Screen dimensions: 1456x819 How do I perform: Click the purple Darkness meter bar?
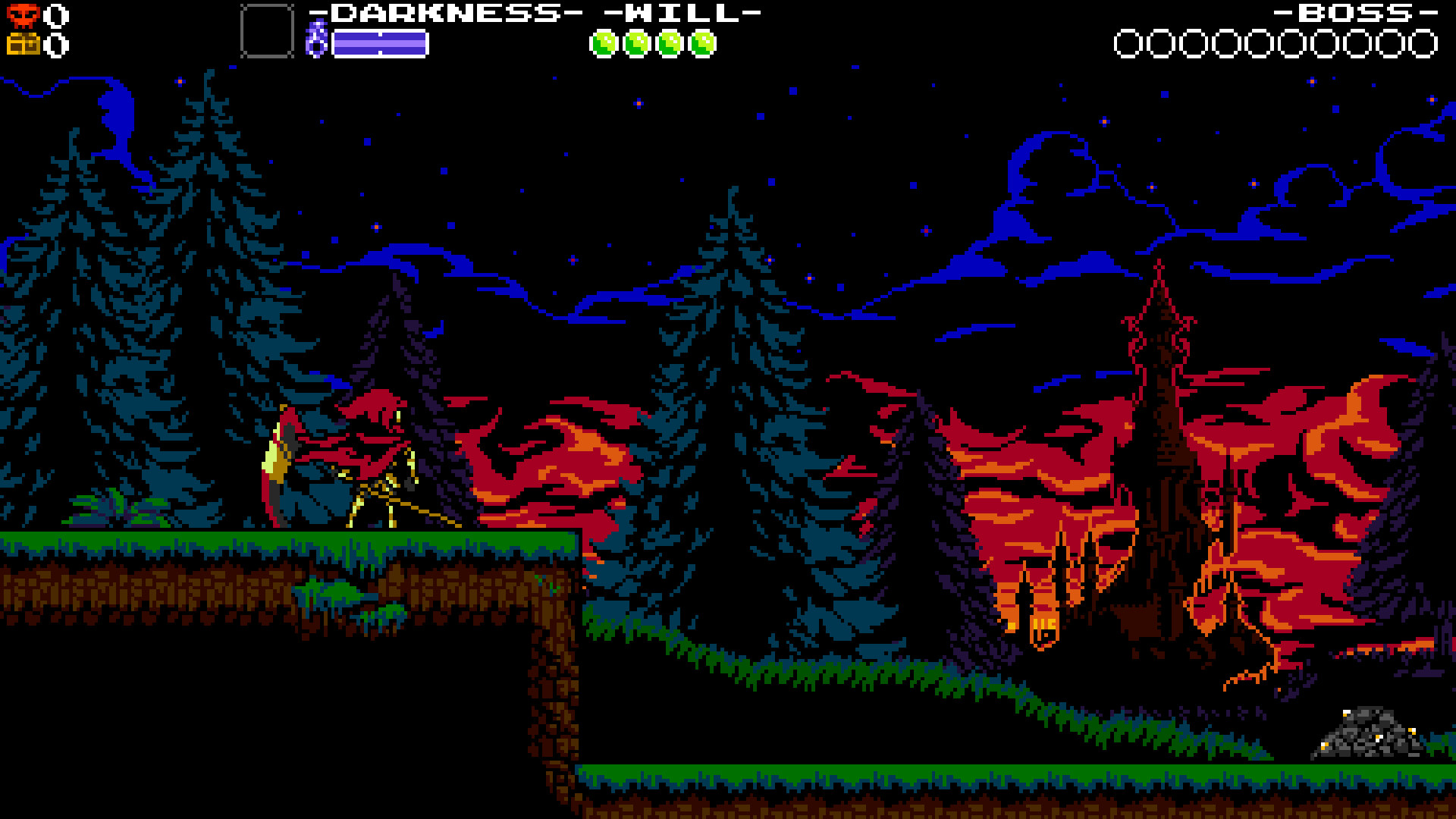(379, 43)
